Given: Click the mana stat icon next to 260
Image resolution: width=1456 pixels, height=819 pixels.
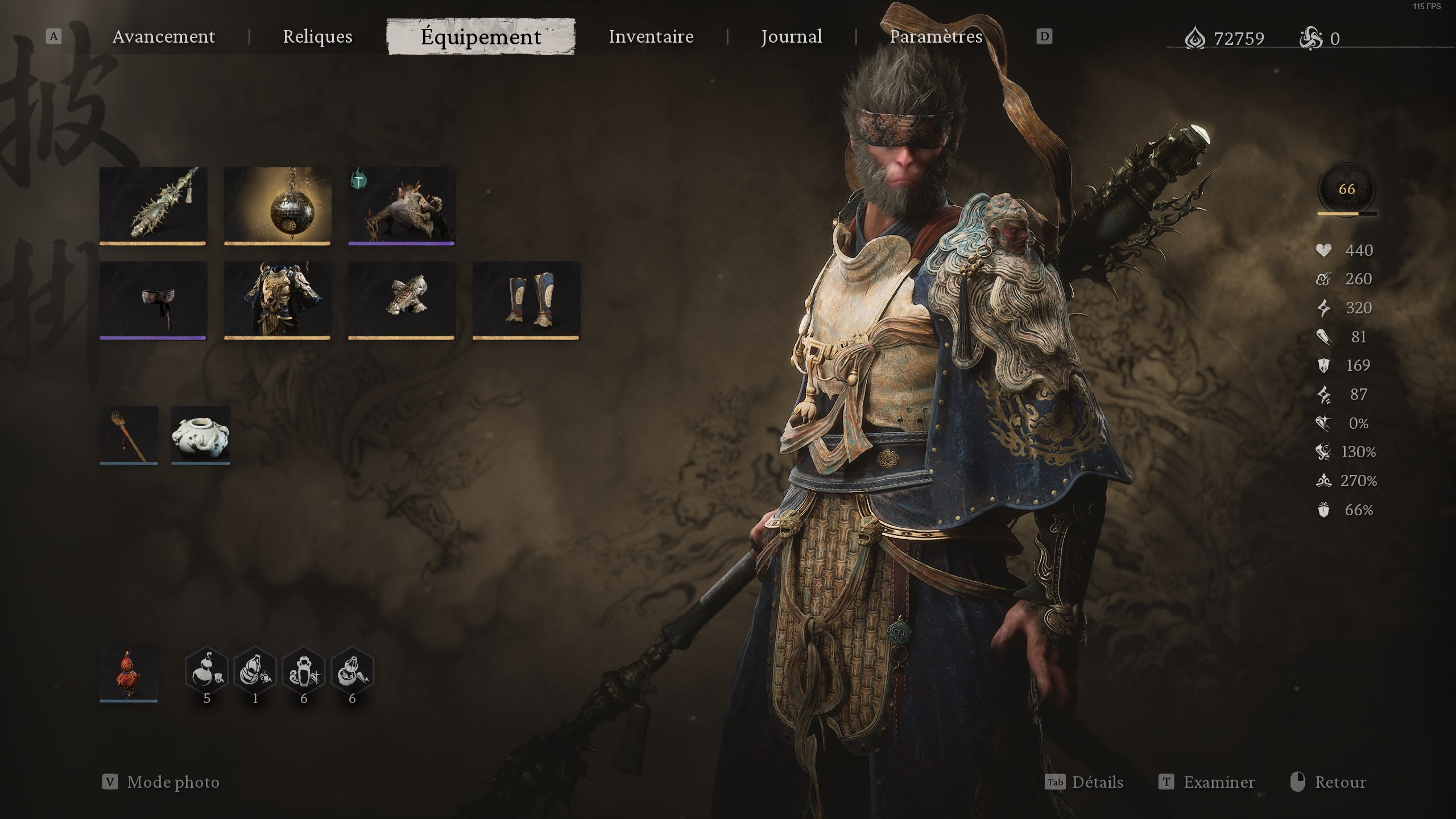Looking at the screenshot, I should pos(1325,279).
